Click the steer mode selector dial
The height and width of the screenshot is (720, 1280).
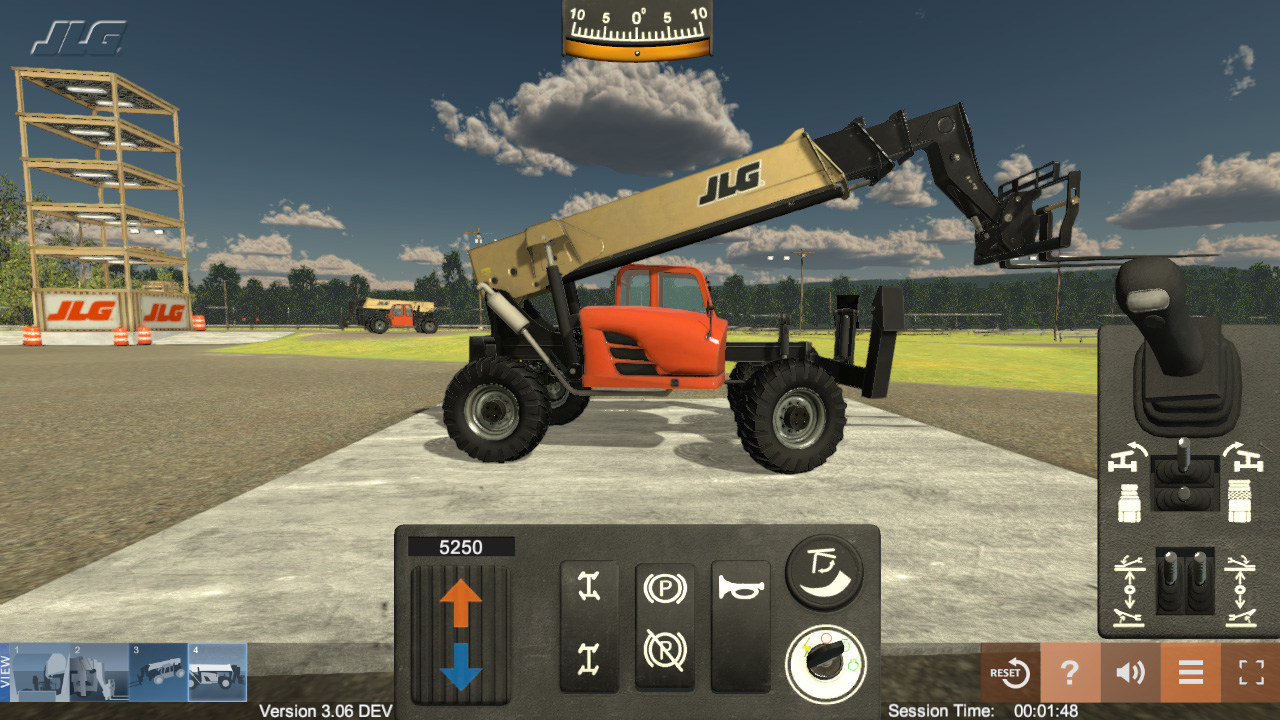(x=824, y=570)
